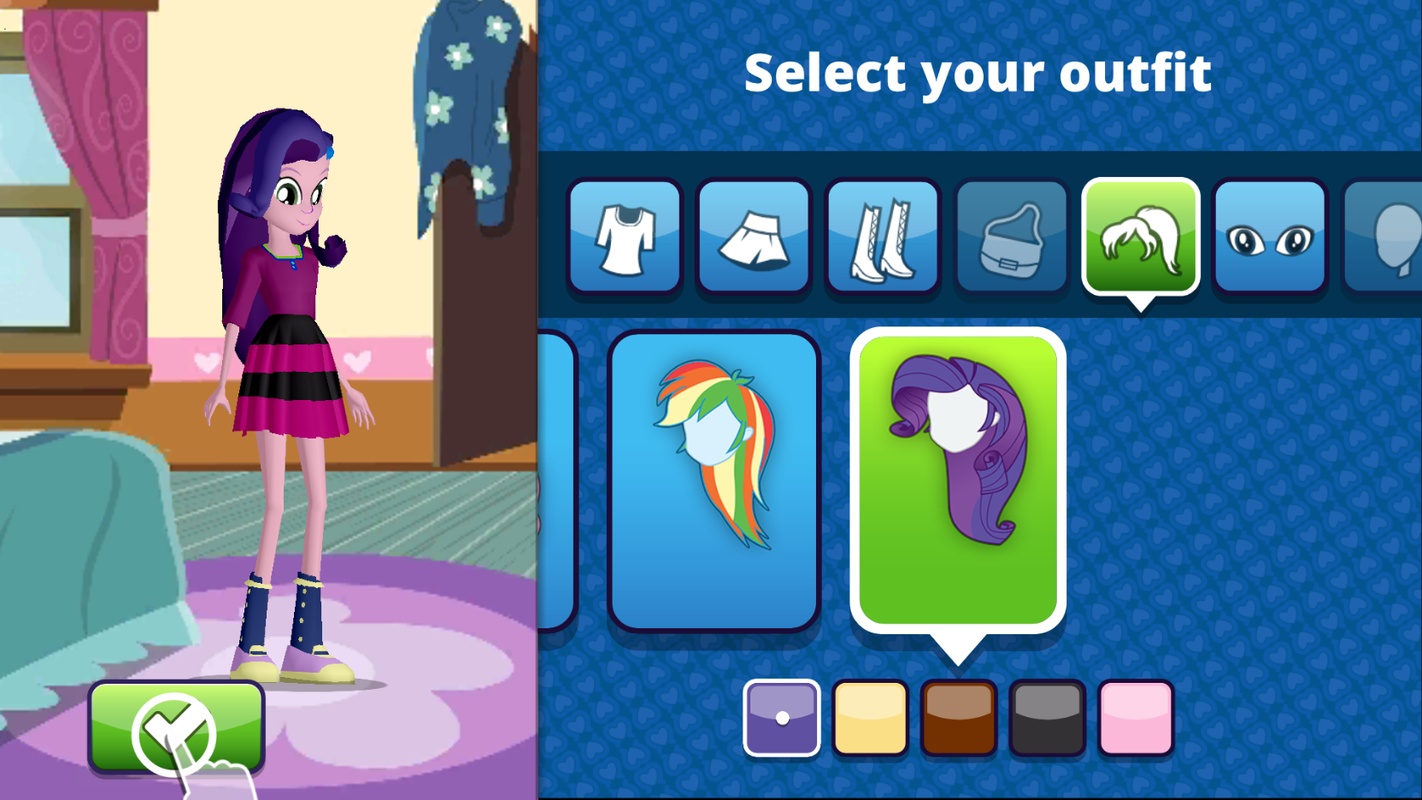Choose the brown hair color swatch

point(959,717)
